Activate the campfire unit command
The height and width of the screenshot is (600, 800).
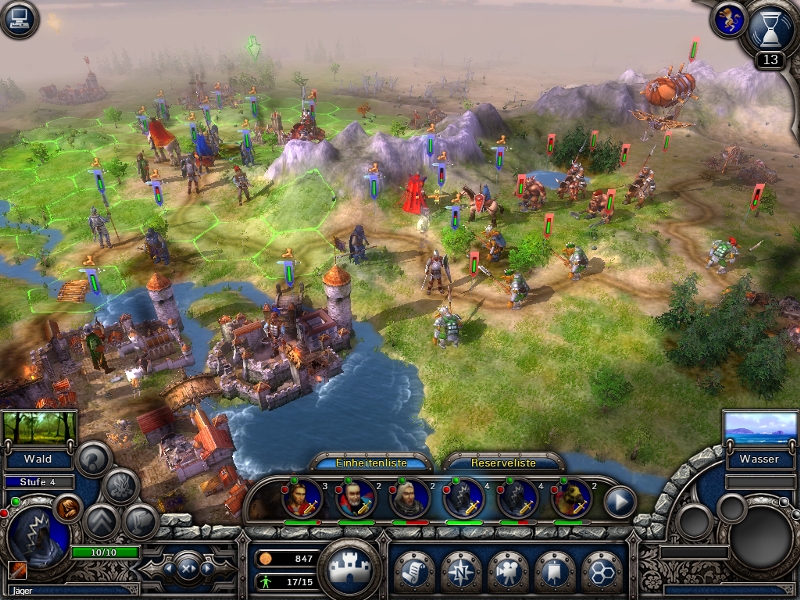tap(121, 485)
